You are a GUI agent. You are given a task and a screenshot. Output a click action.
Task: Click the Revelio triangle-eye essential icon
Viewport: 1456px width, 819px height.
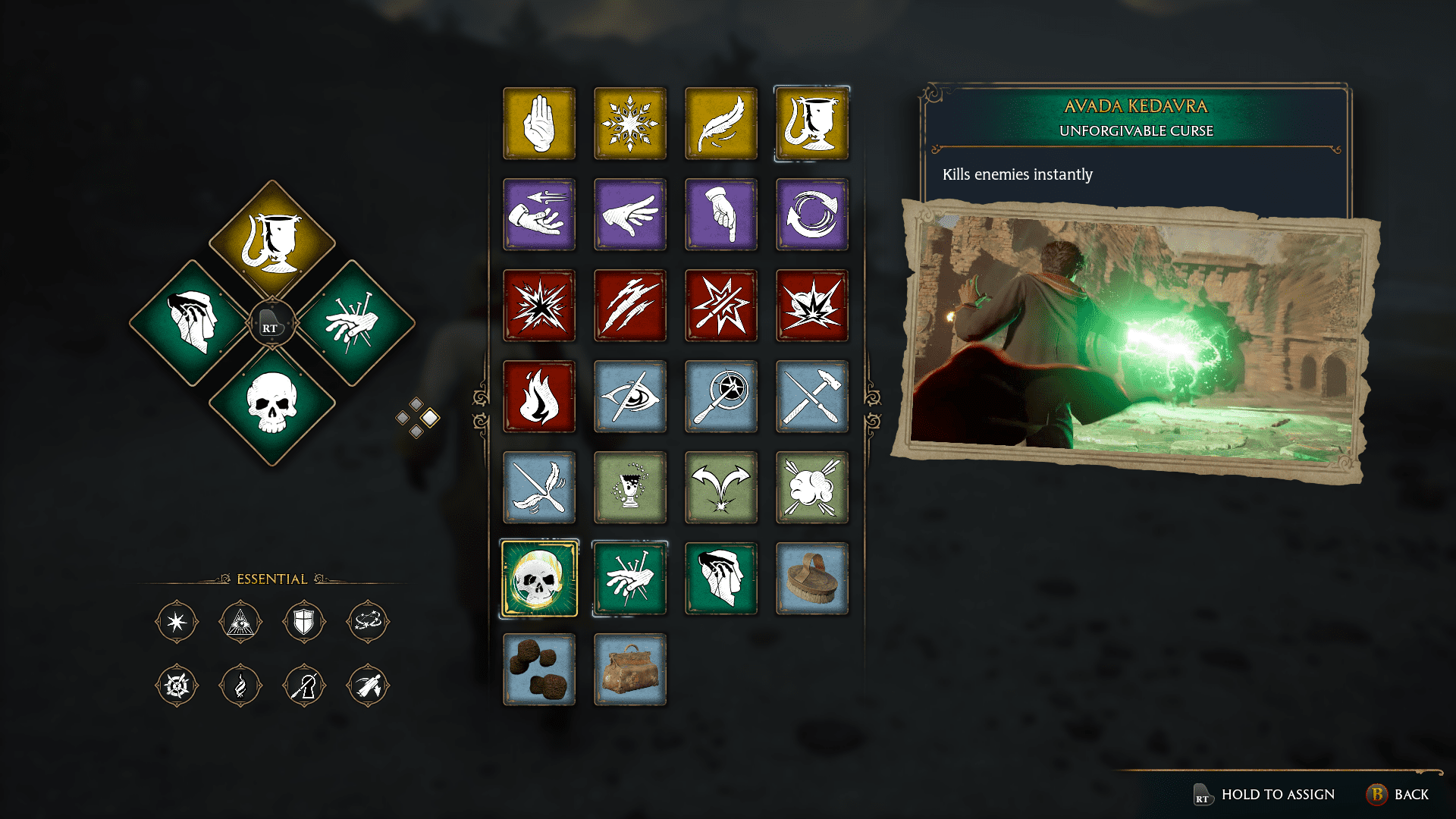click(x=240, y=621)
